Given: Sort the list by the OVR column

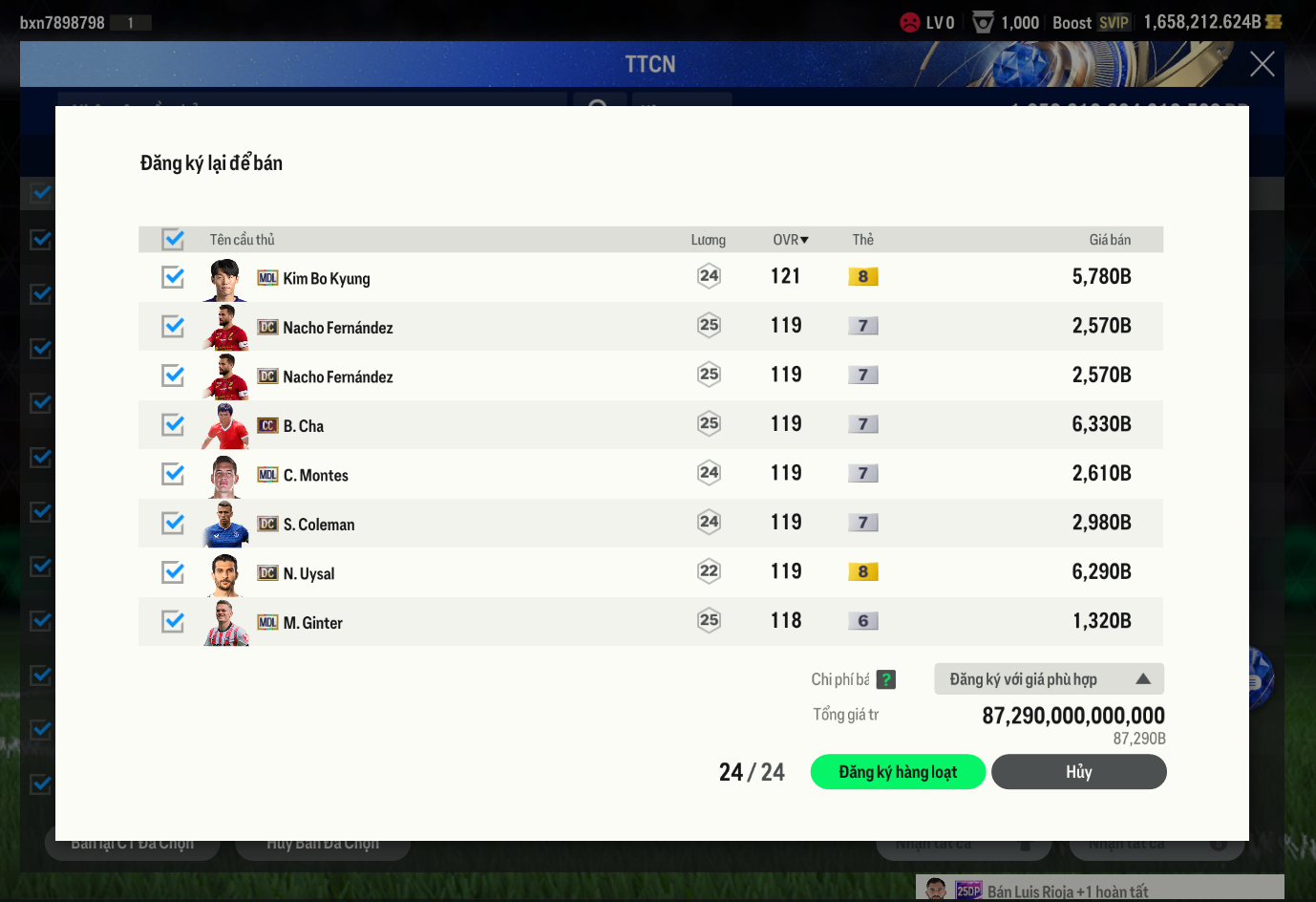Looking at the screenshot, I should point(790,240).
